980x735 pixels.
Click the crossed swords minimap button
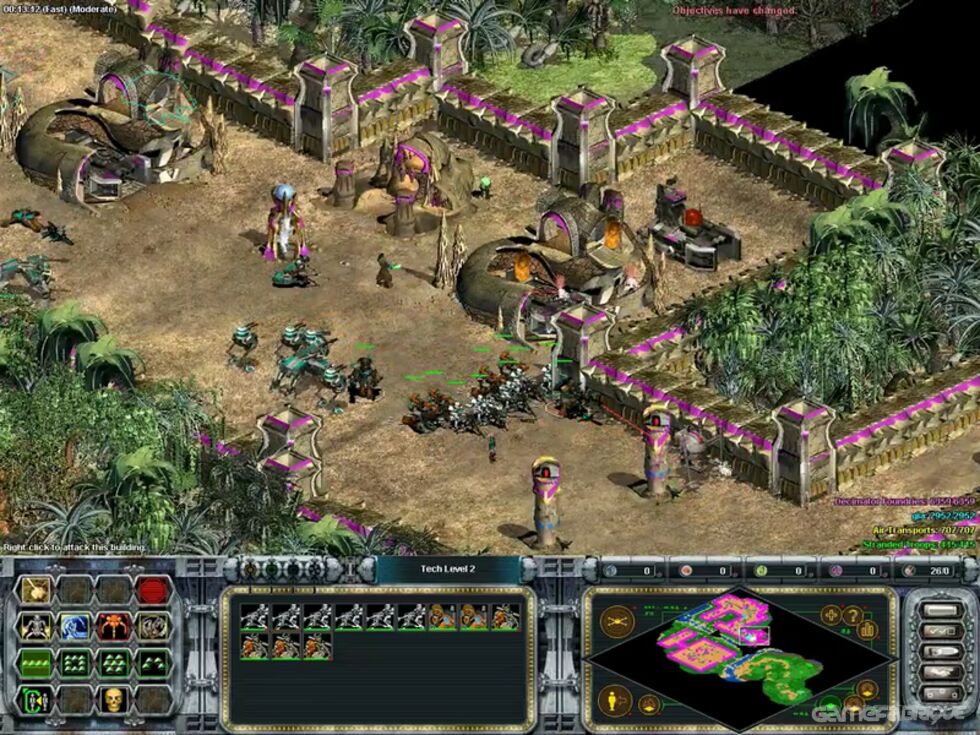click(616, 622)
